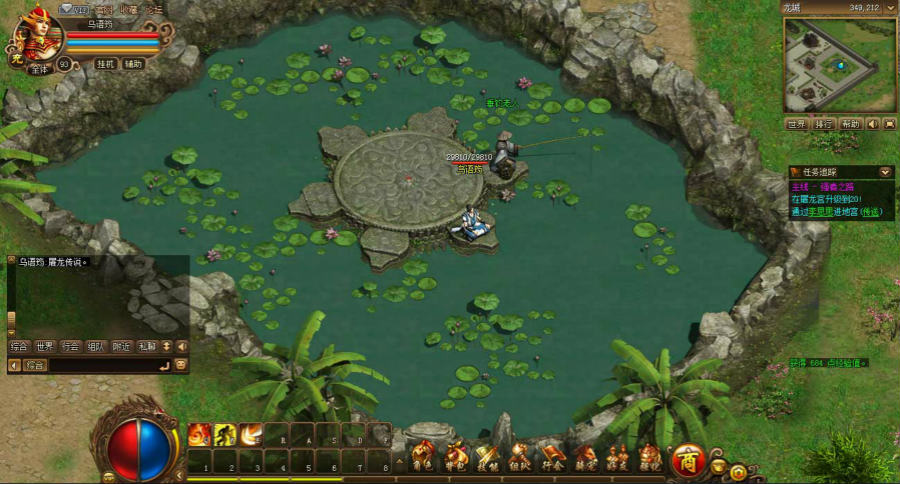Click the VIP diamond badge

75,9
